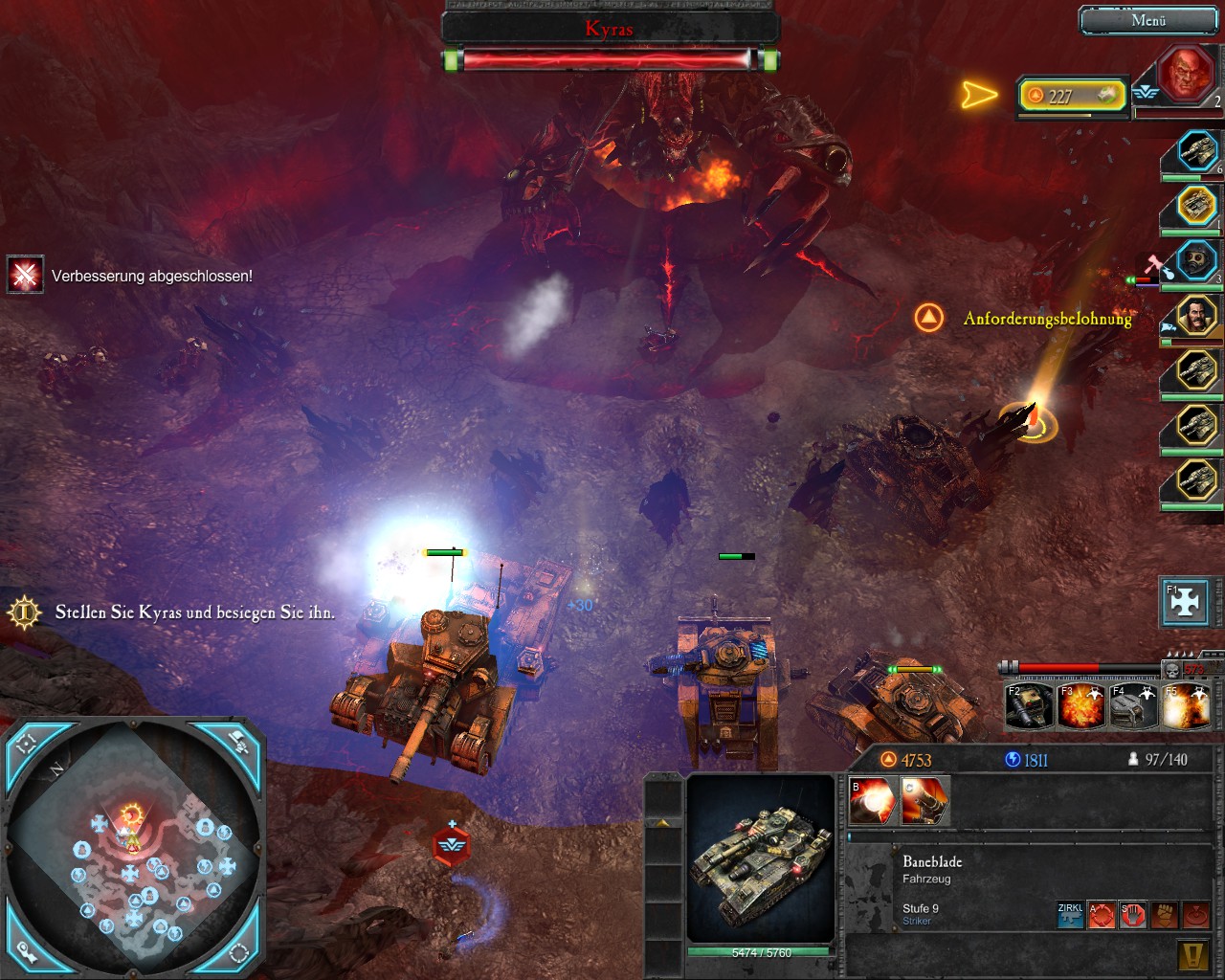Toggle the blue ZIRKL weapon stance icon
This screenshot has width=1225, height=980.
click(x=1070, y=915)
